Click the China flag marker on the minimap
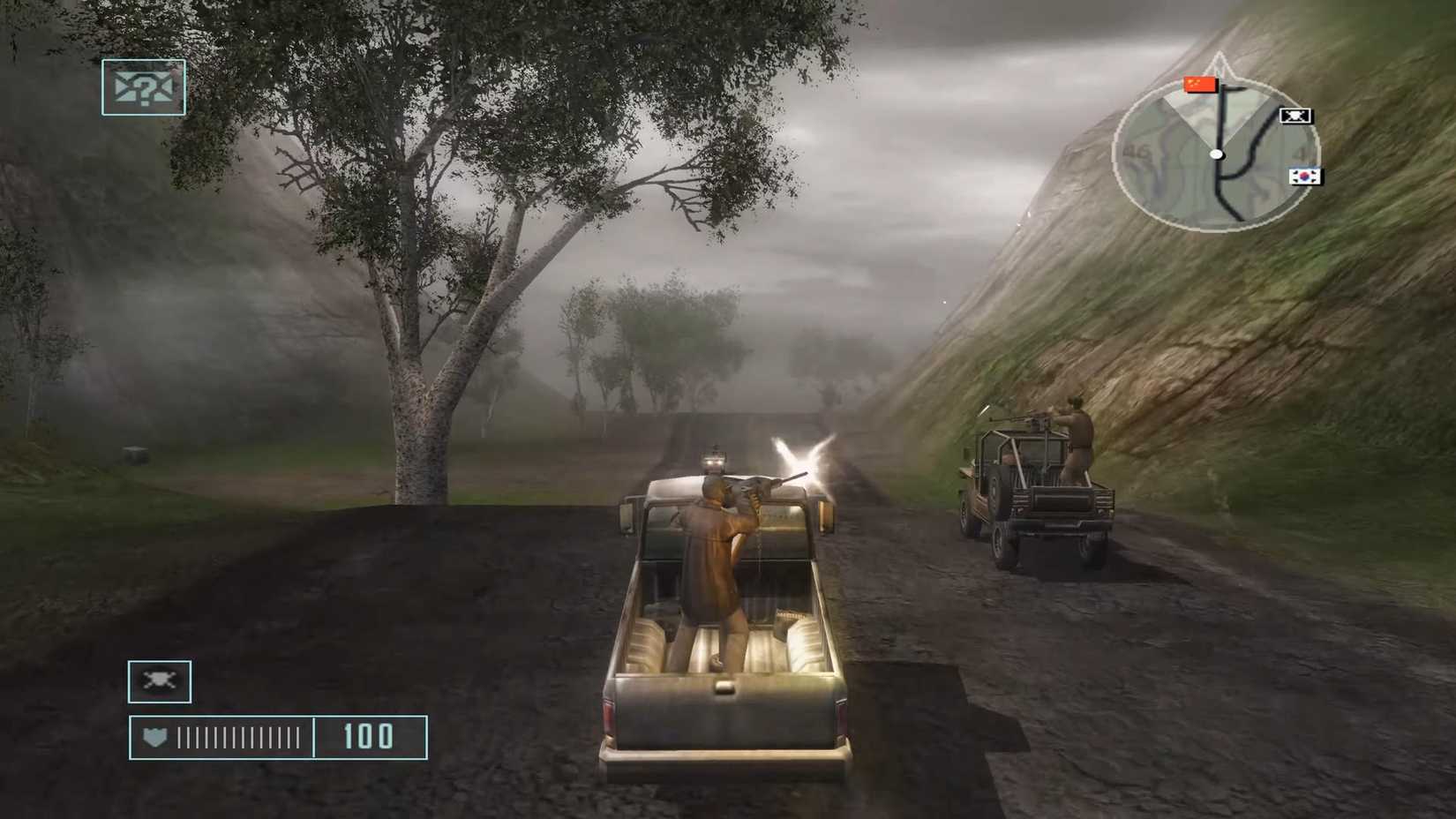Screen dimensions: 1456x819 click(1199, 86)
